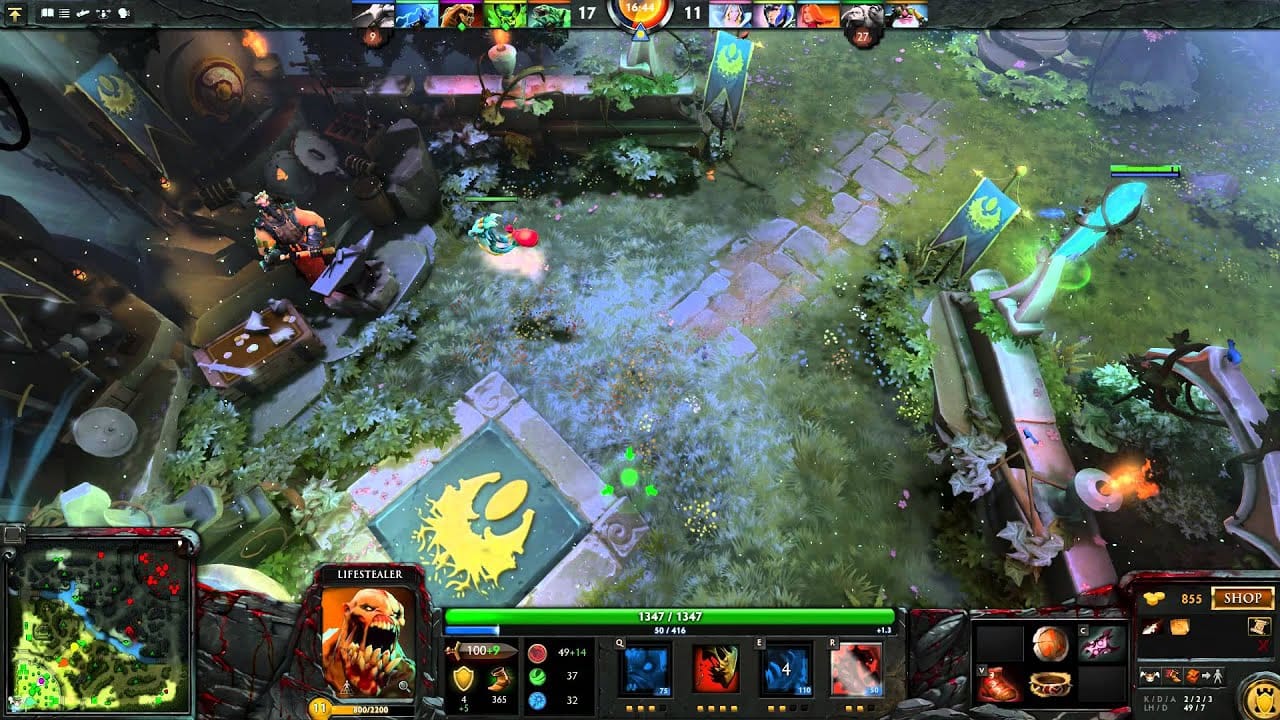Image resolution: width=1280 pixels, height=720 pixels.
Task: Use the Quelling Blade item icon
Action: [x=1150, y=628]
